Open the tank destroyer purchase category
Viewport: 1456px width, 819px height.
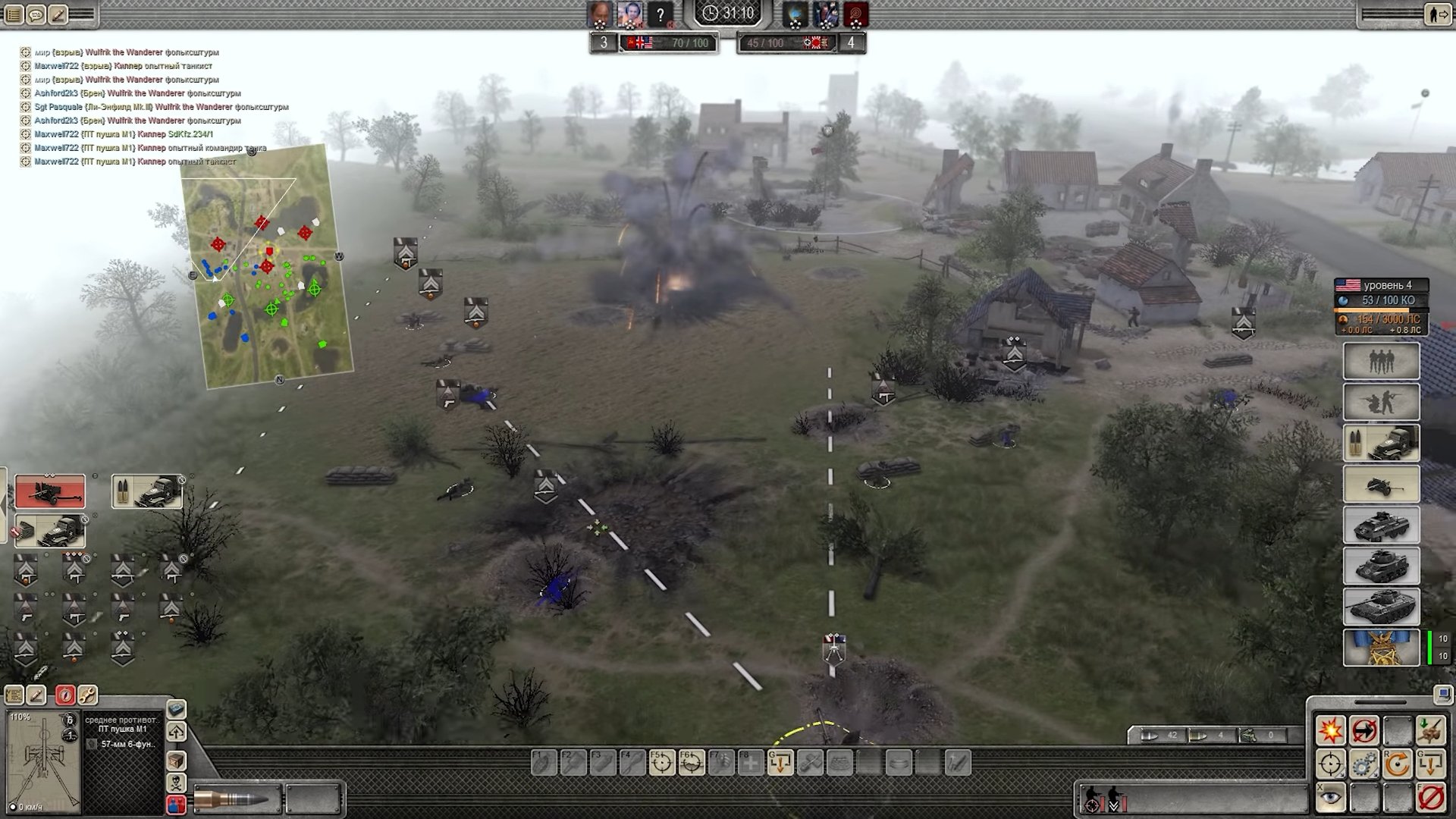coord(1381,607)
